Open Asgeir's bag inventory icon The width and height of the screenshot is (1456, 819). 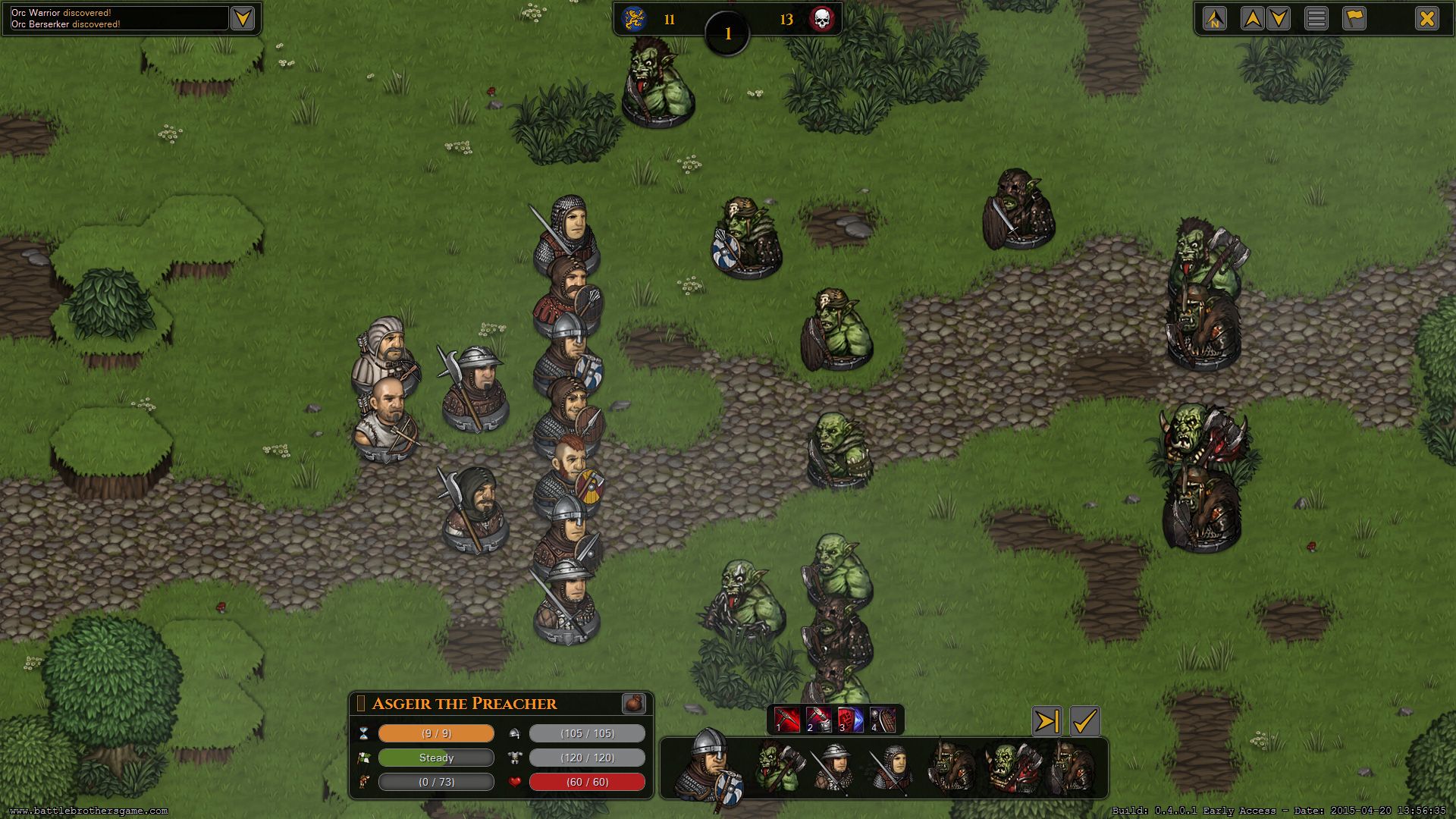tap(633, 703)
